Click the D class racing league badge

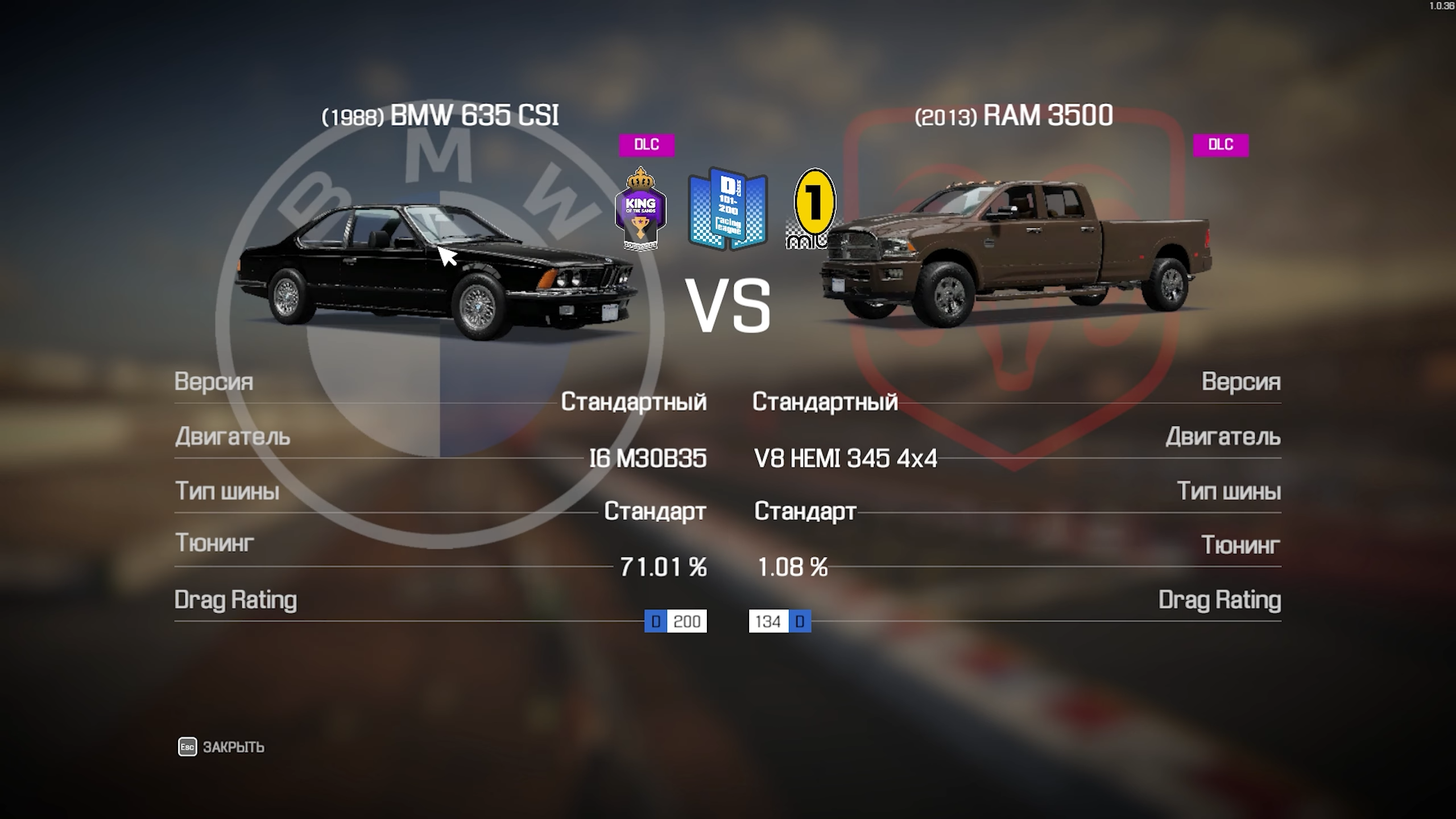(727, 209)
